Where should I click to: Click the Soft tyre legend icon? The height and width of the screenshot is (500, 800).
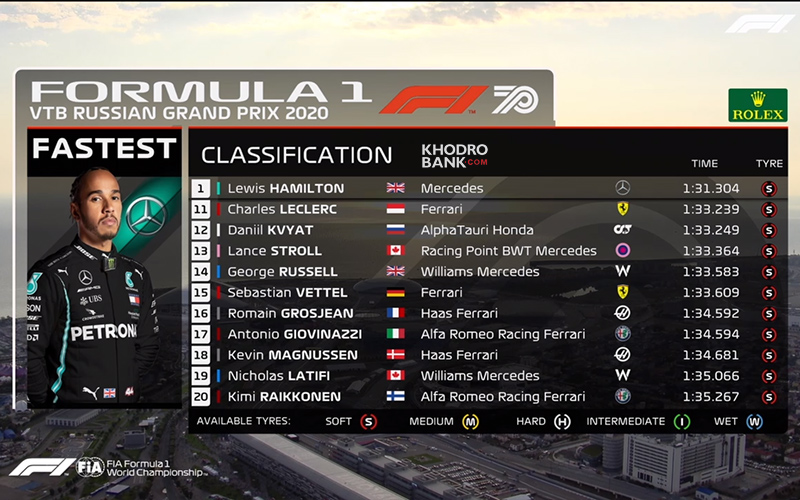coord(369,422)
